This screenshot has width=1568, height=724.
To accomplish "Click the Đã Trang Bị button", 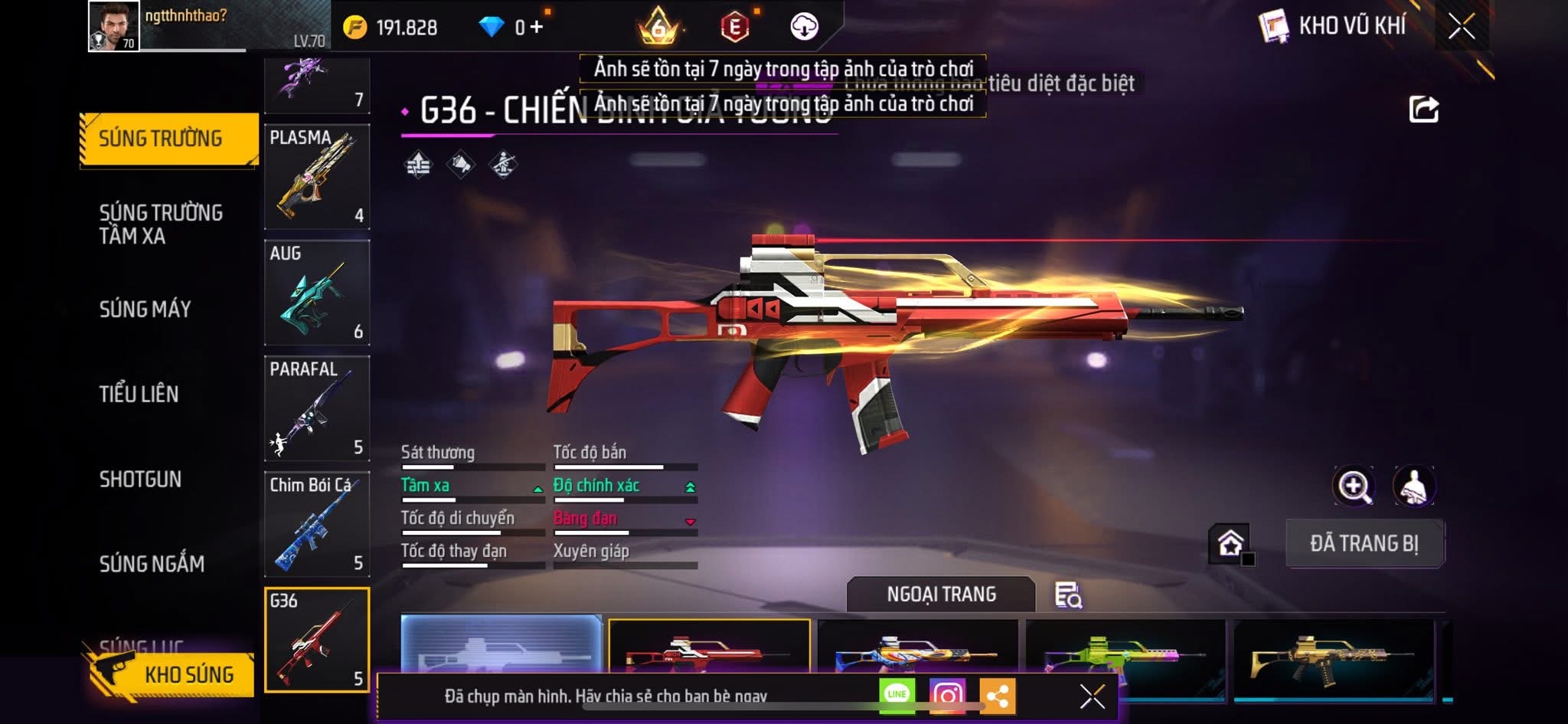I will pos(1364,543).
